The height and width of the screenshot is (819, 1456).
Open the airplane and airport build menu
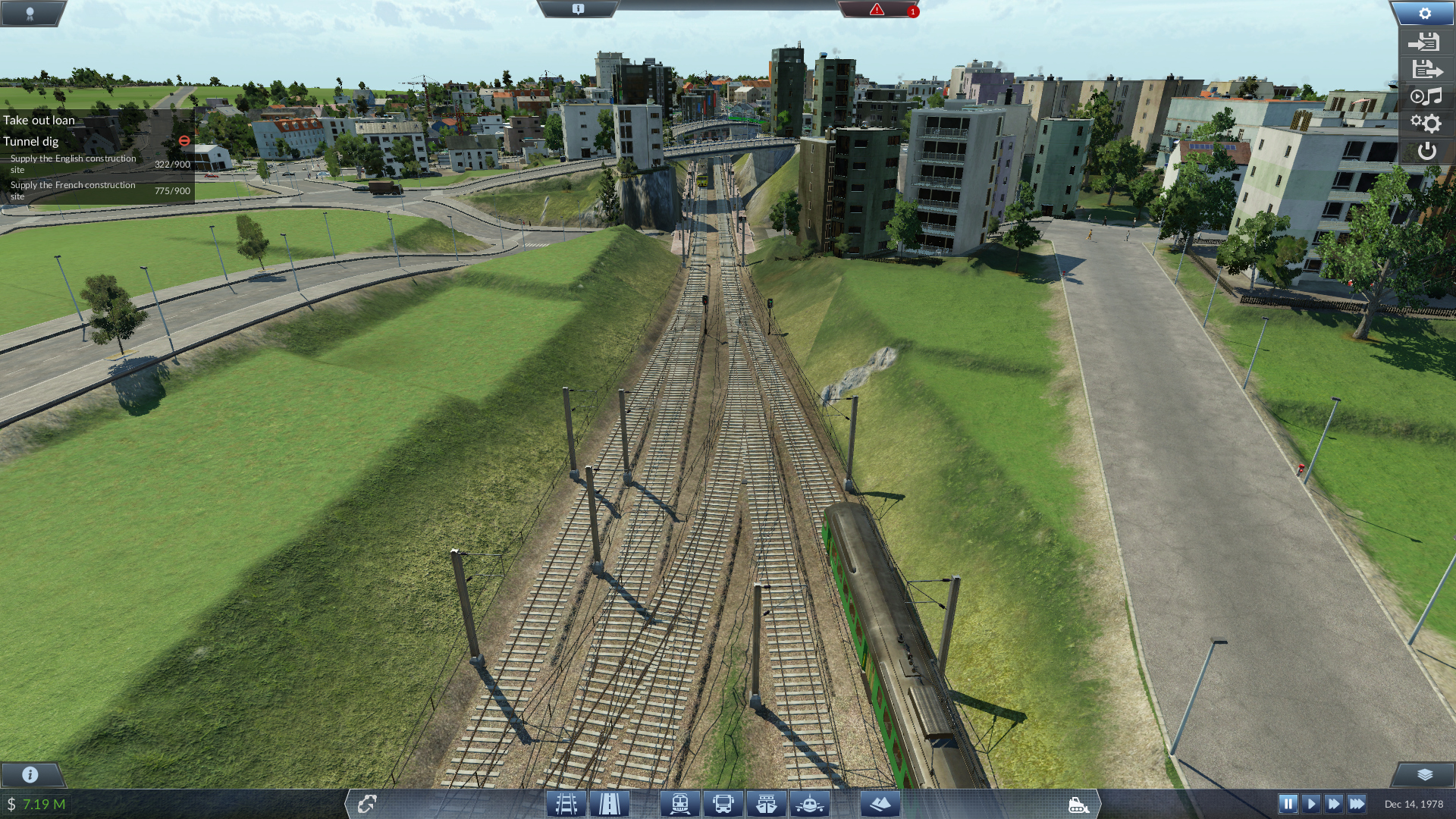point(810,804)
